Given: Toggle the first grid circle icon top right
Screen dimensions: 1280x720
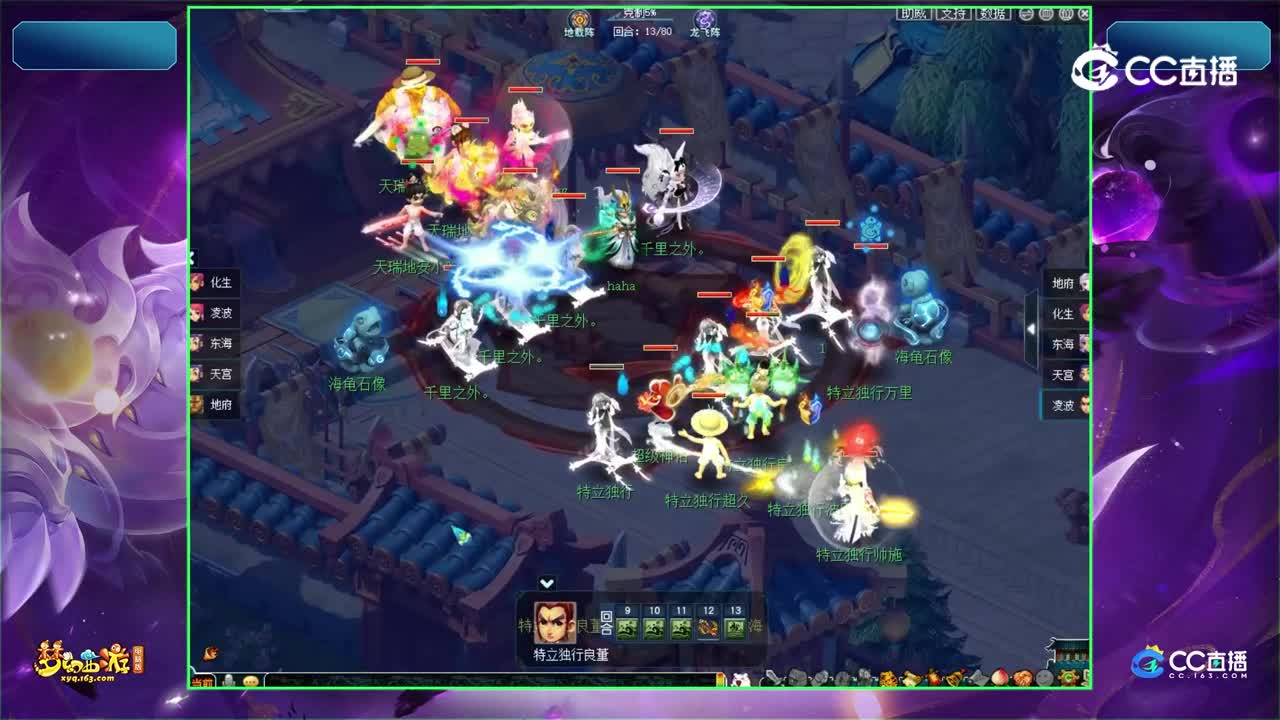Looking at the screenshot, I should [1045, 14].
